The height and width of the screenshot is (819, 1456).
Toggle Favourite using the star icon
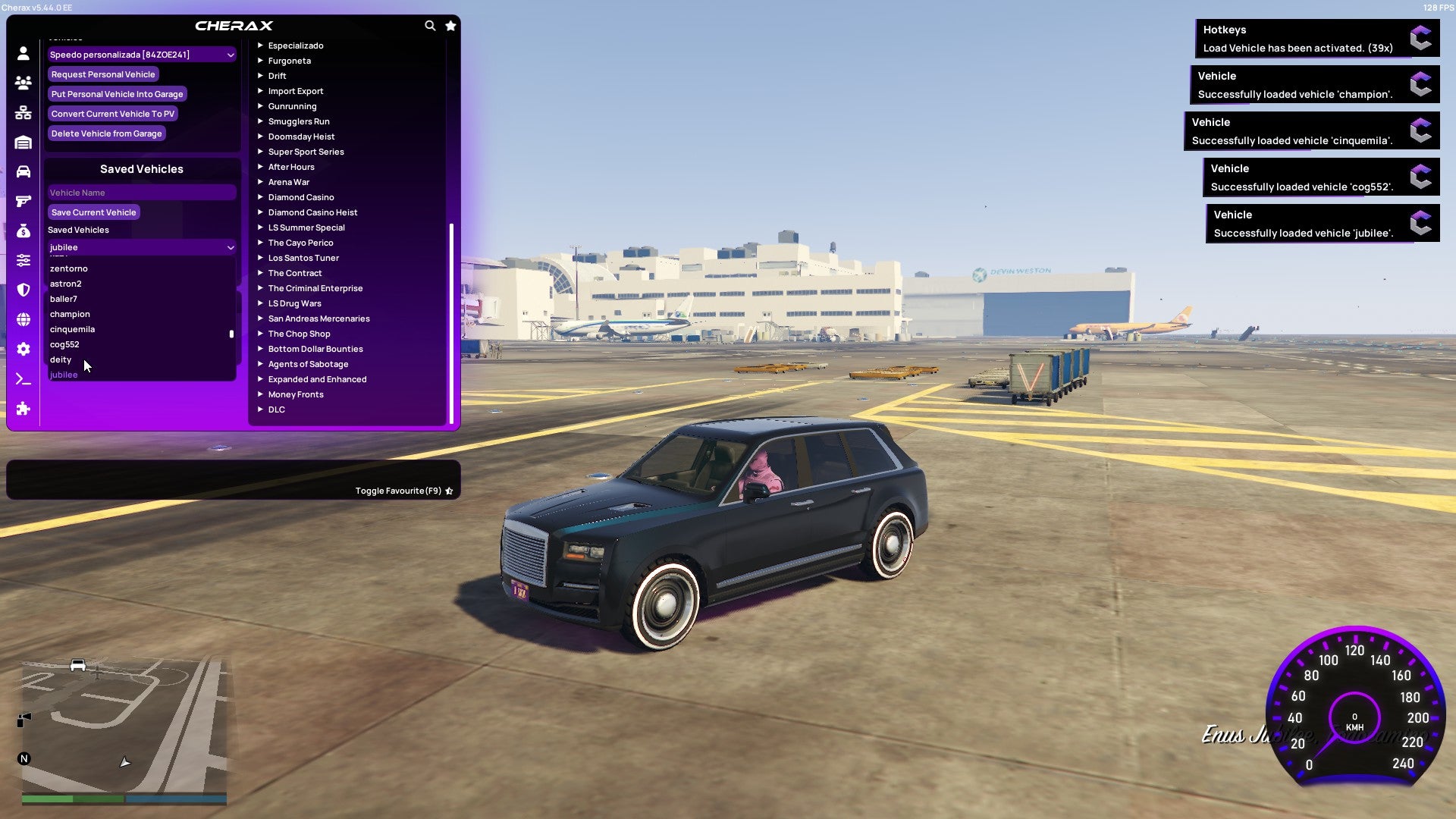click(449, 491)
